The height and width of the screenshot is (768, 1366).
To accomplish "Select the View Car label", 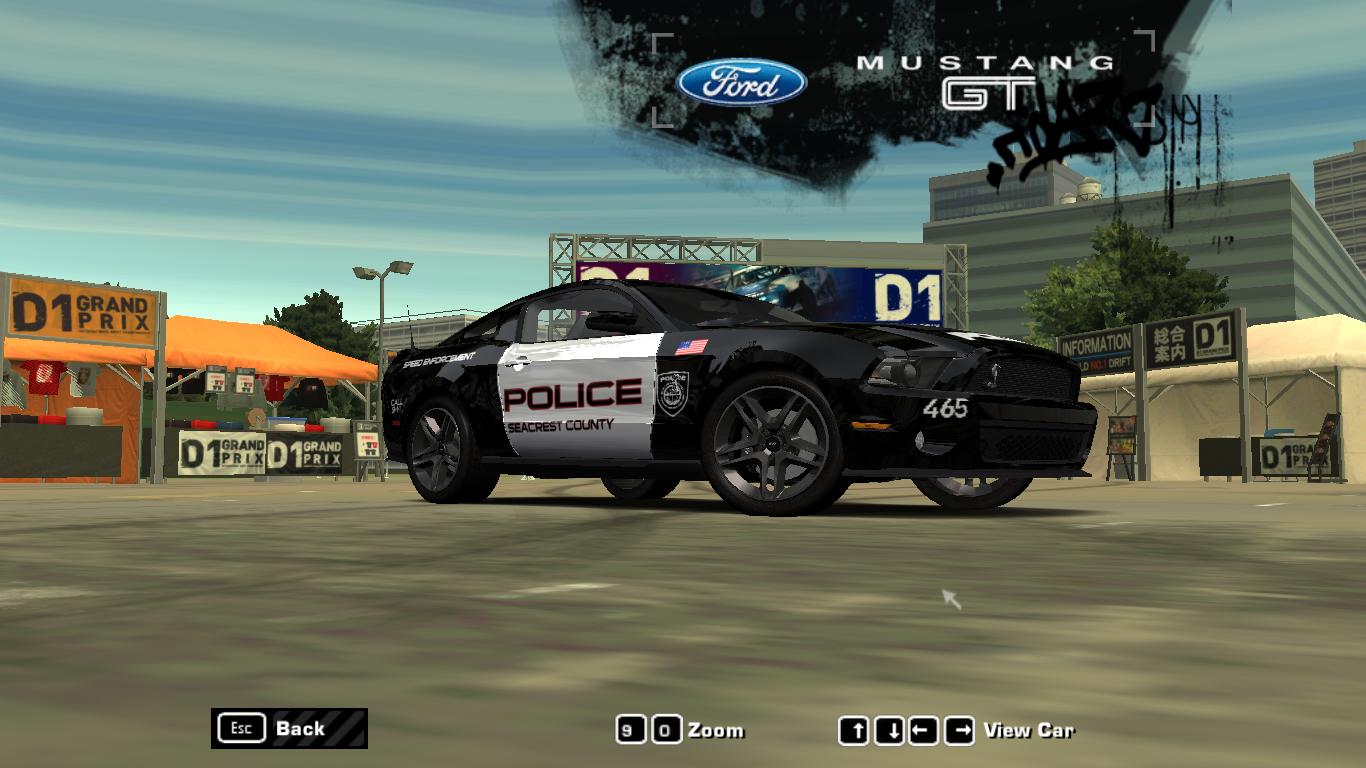I will (1031, 729).
